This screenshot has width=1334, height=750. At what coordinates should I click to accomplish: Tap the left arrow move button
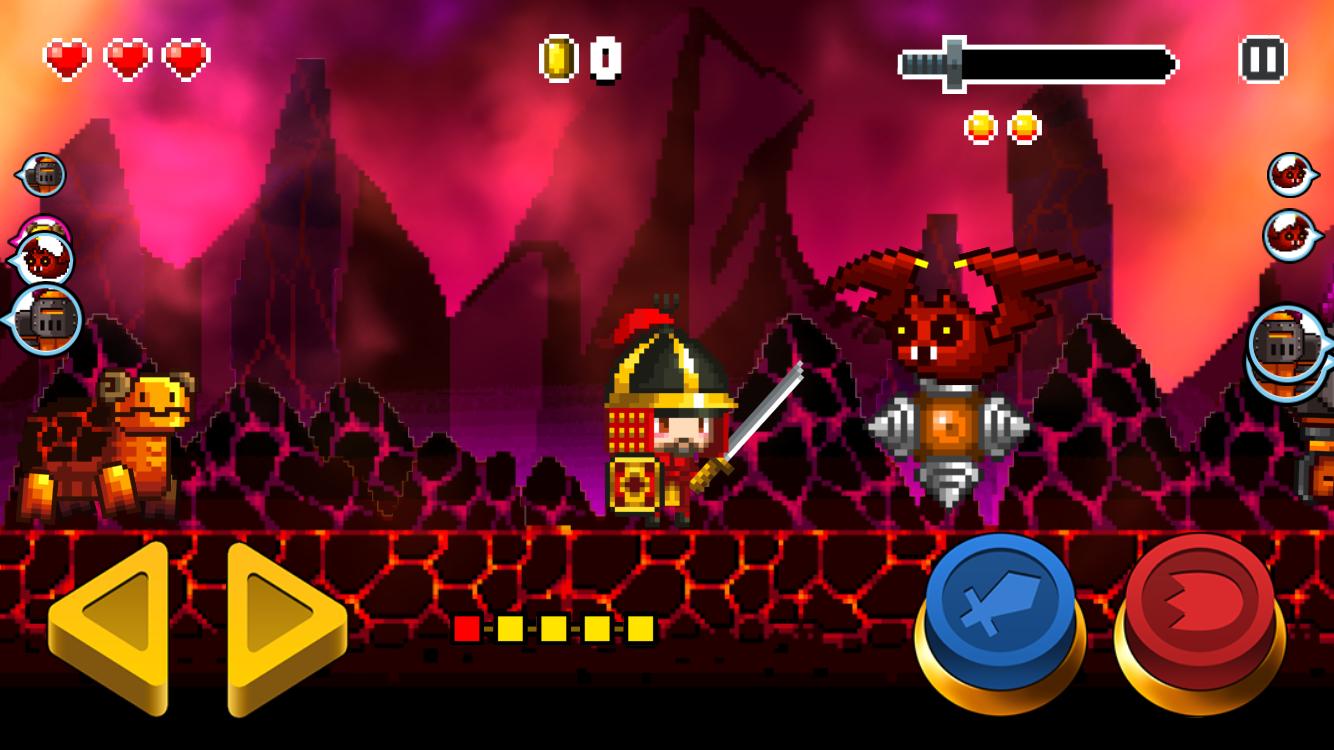pyautogui.click(x=110, y=625)
